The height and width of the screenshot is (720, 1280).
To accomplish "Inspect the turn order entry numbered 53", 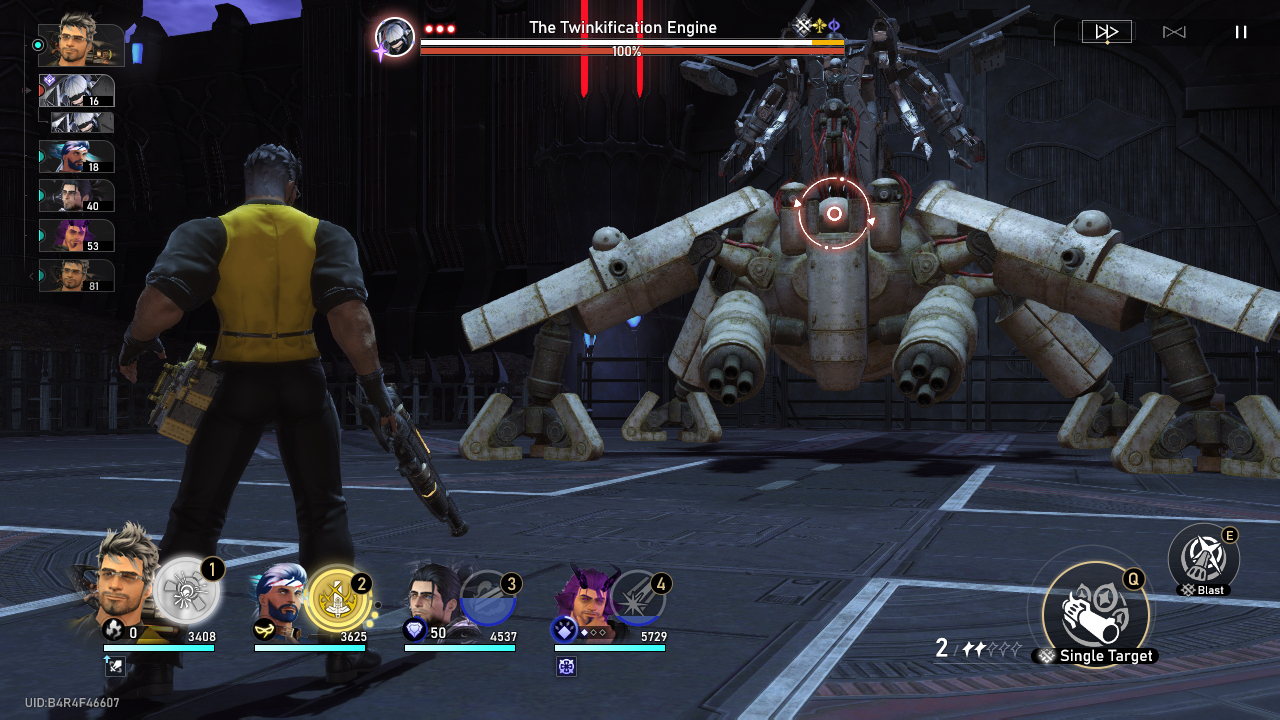I will coord(77,236).
